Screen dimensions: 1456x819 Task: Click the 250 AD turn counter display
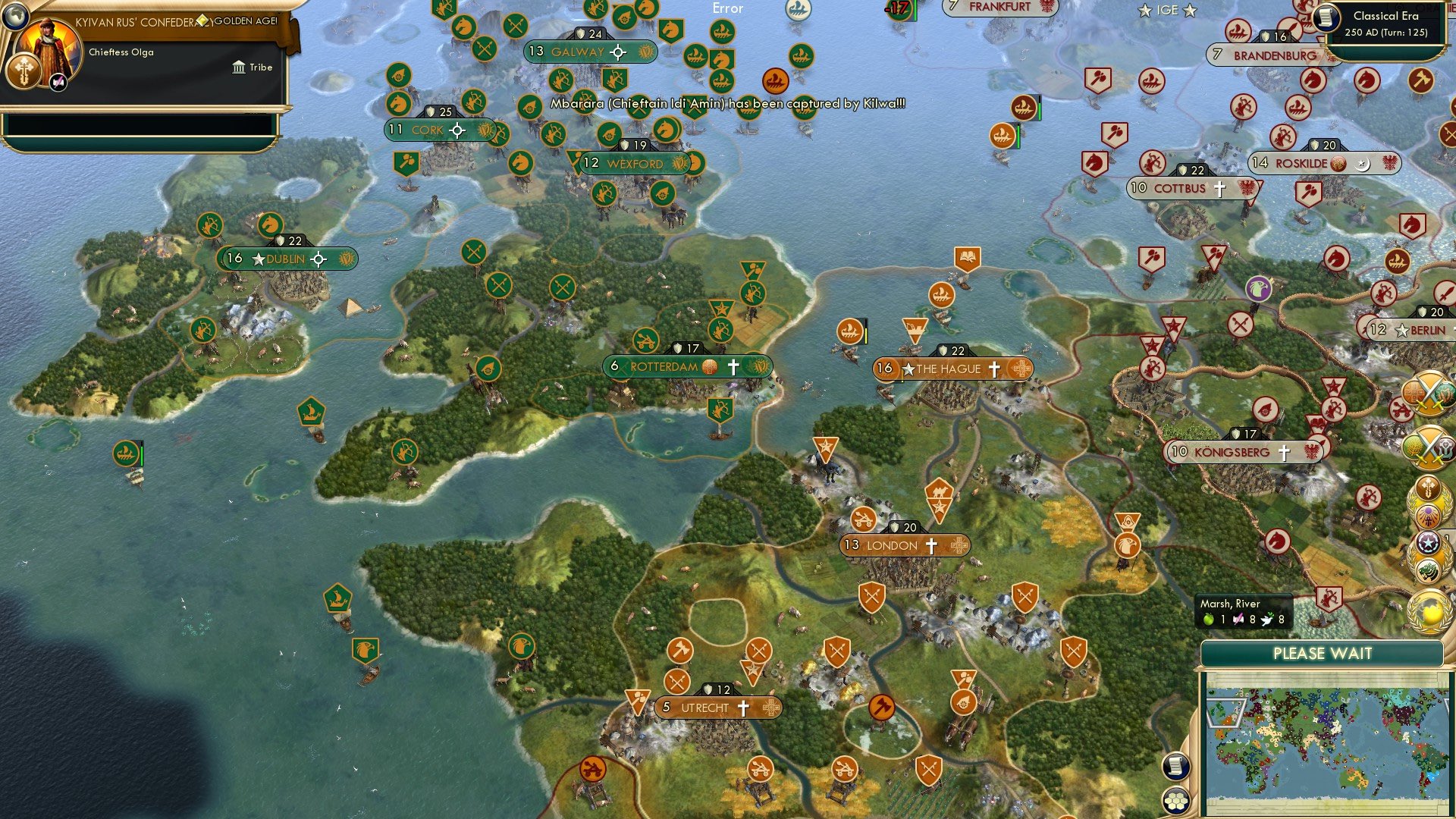tap(1385, 33)
